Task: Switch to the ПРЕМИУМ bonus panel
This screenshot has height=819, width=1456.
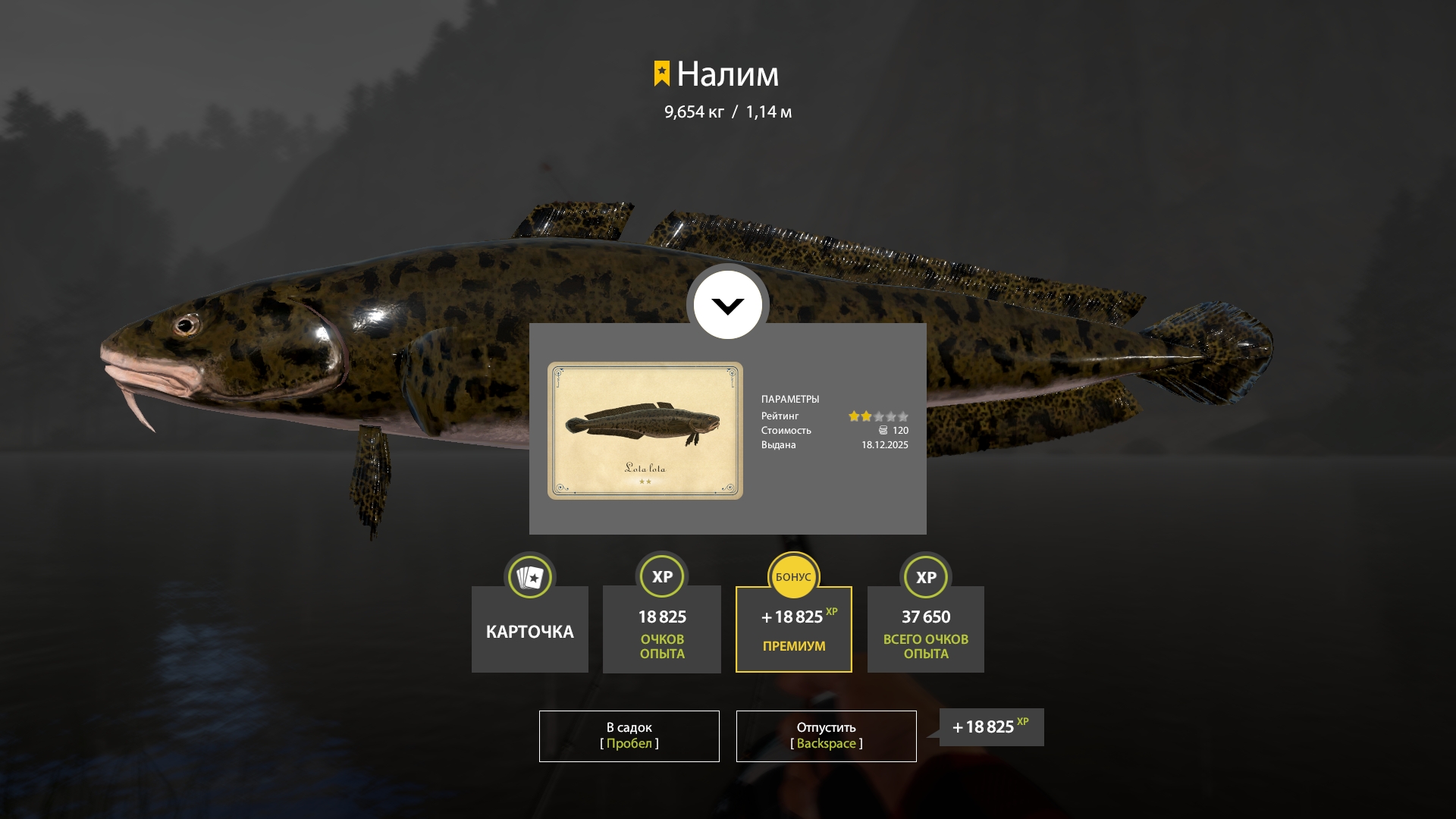Action: pyautogui.click(x=793, y=646)
